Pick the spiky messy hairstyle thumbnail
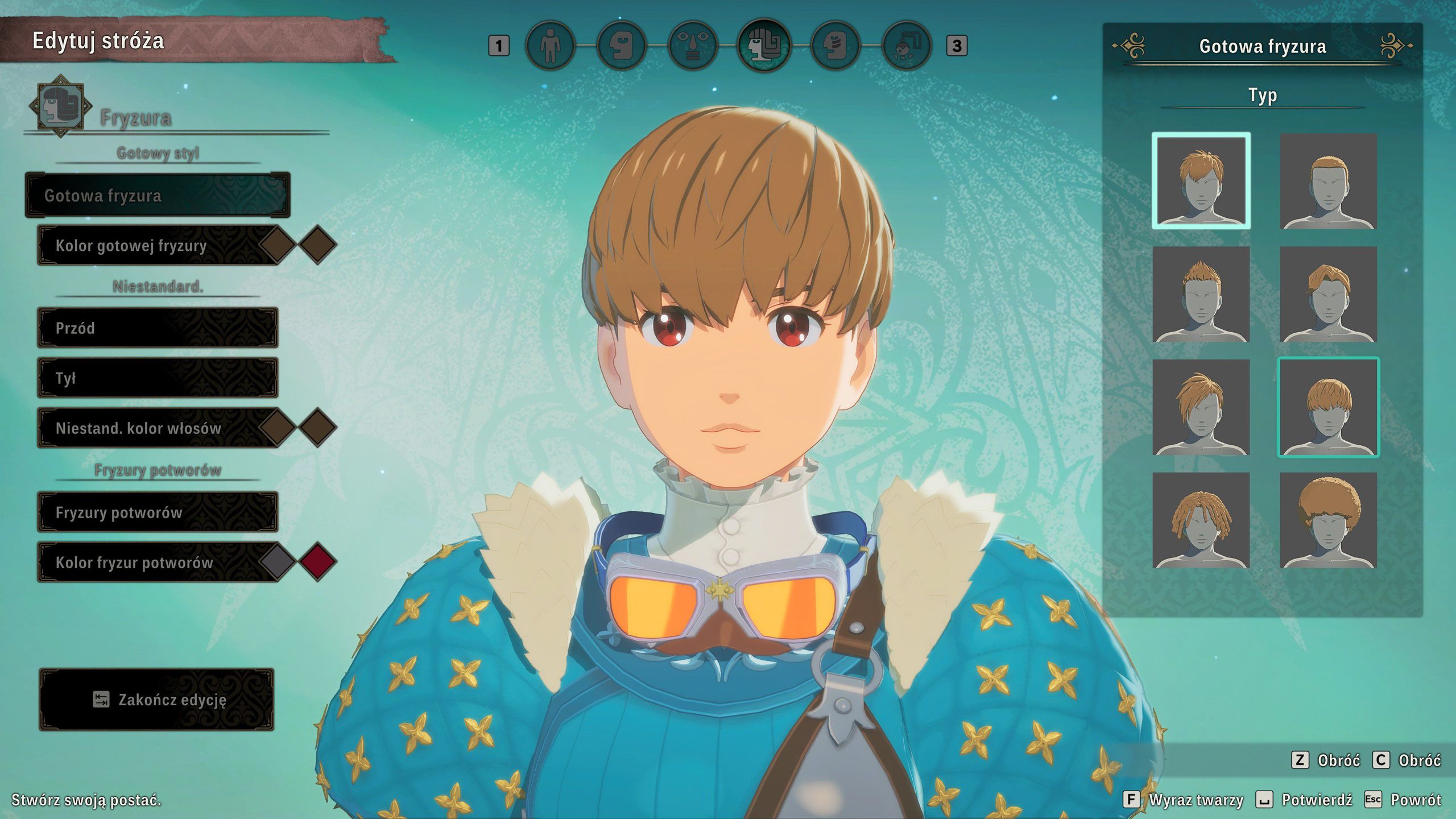 point(1201,181)
